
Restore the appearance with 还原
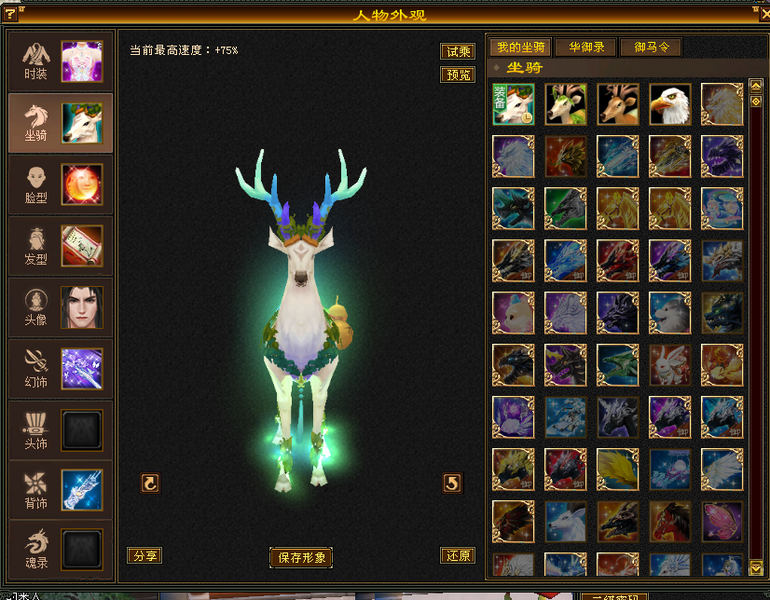tap(457, 556)
